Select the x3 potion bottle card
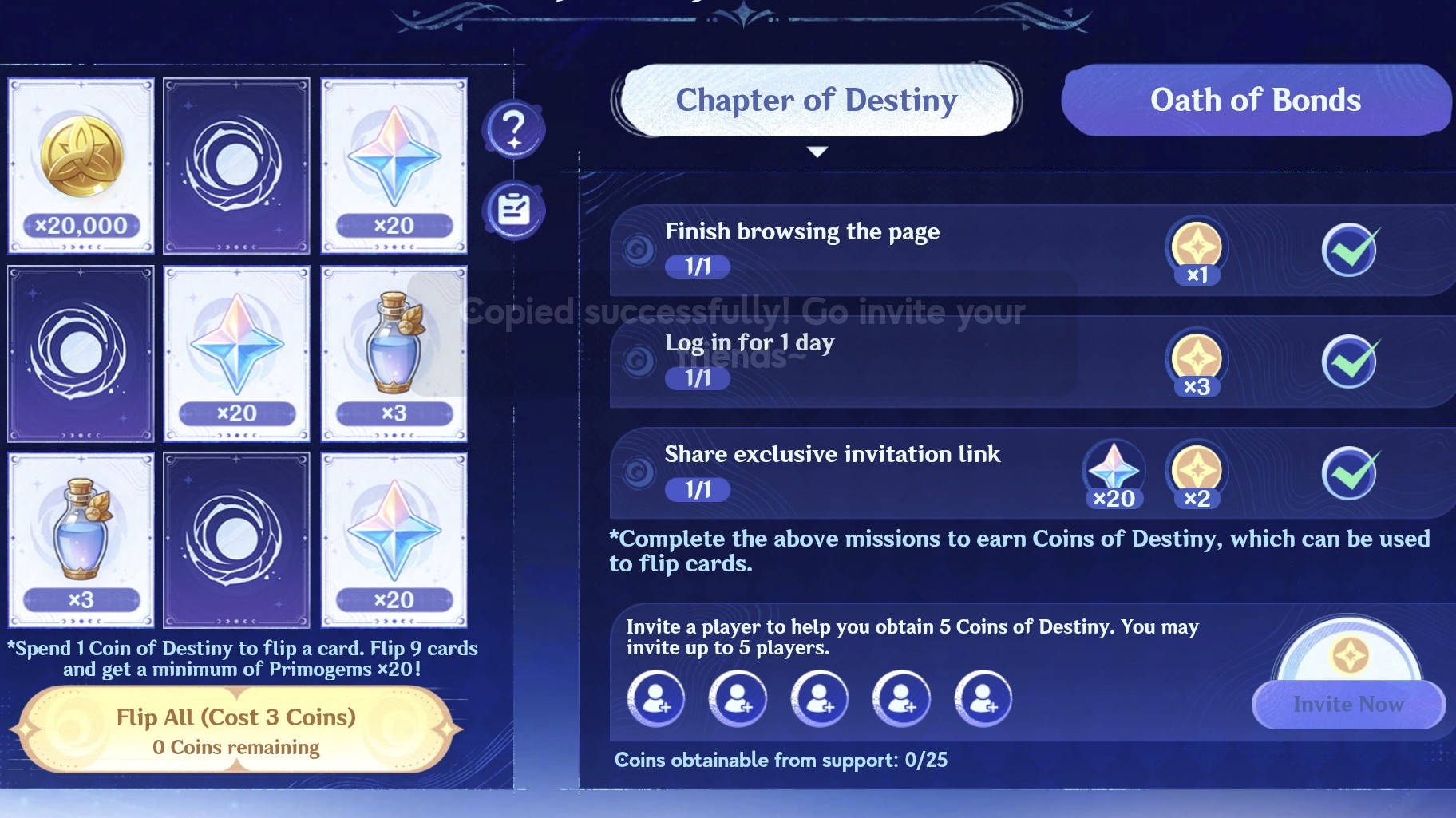The width and height of the screenshot is (1456, 818). [394, 354]
